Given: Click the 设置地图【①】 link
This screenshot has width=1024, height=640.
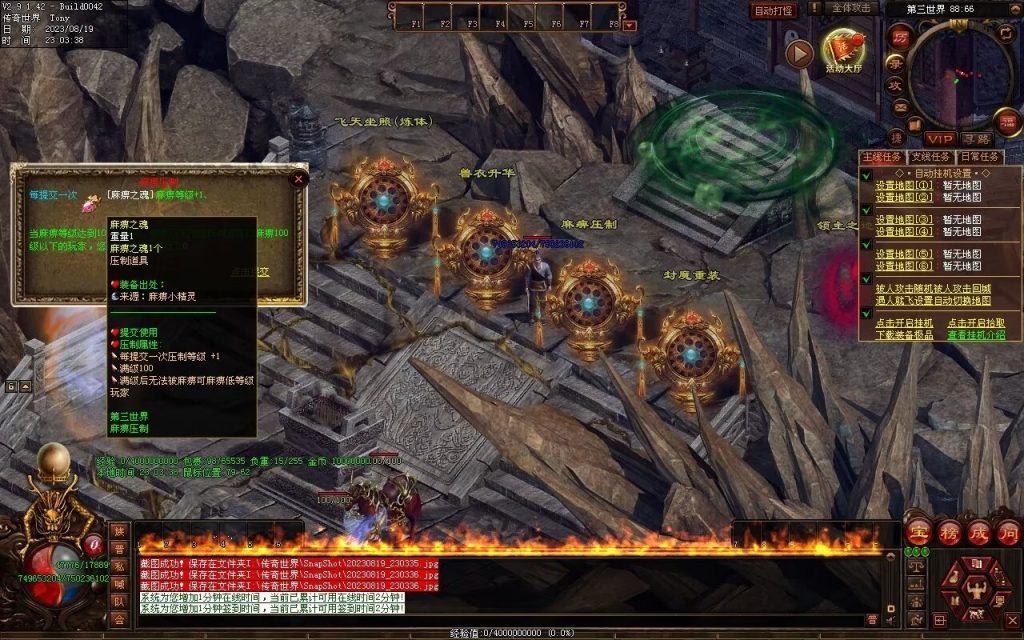Looking at the screenshot, I should pyautogui.click(x=904, y=185).
